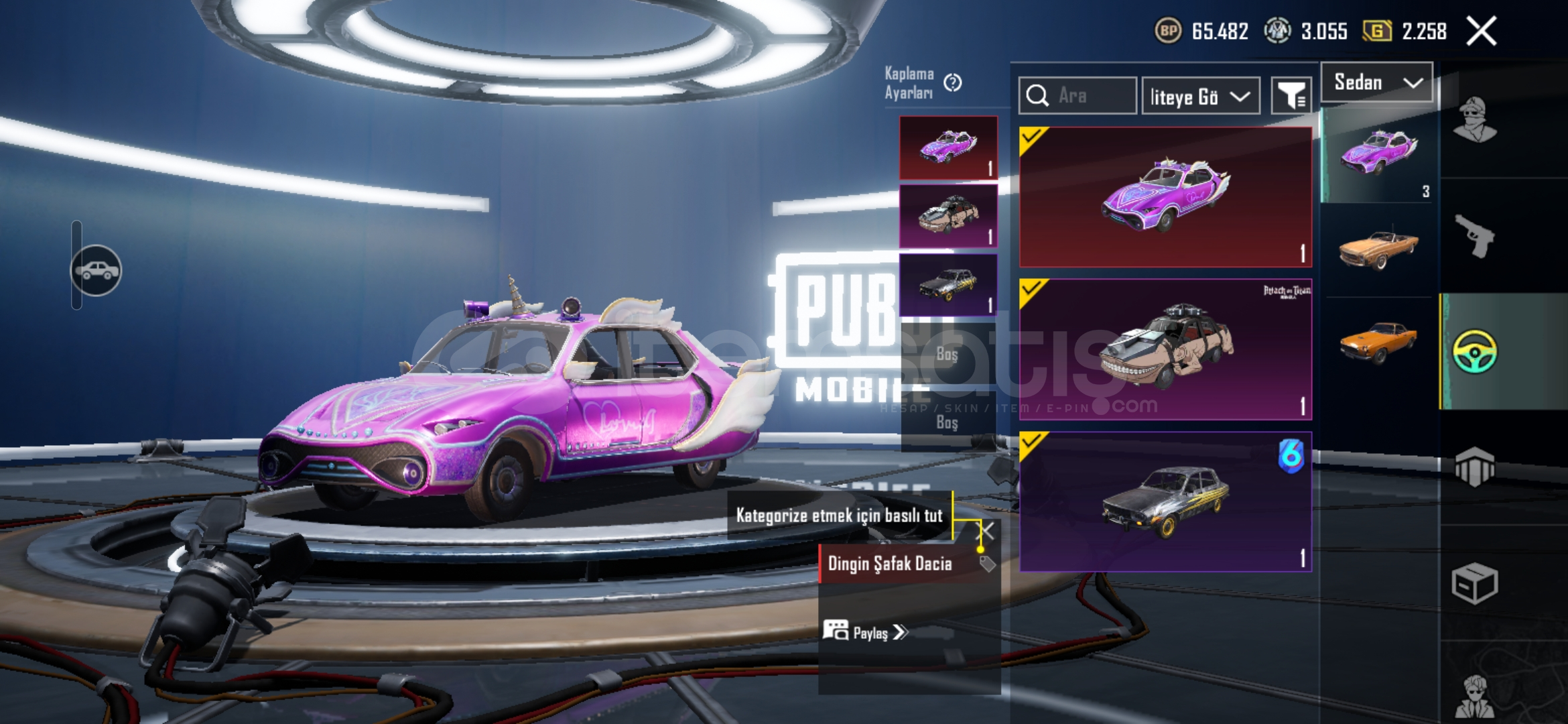
Task: Open the filter funnel button
Action: click(1291, 96)
